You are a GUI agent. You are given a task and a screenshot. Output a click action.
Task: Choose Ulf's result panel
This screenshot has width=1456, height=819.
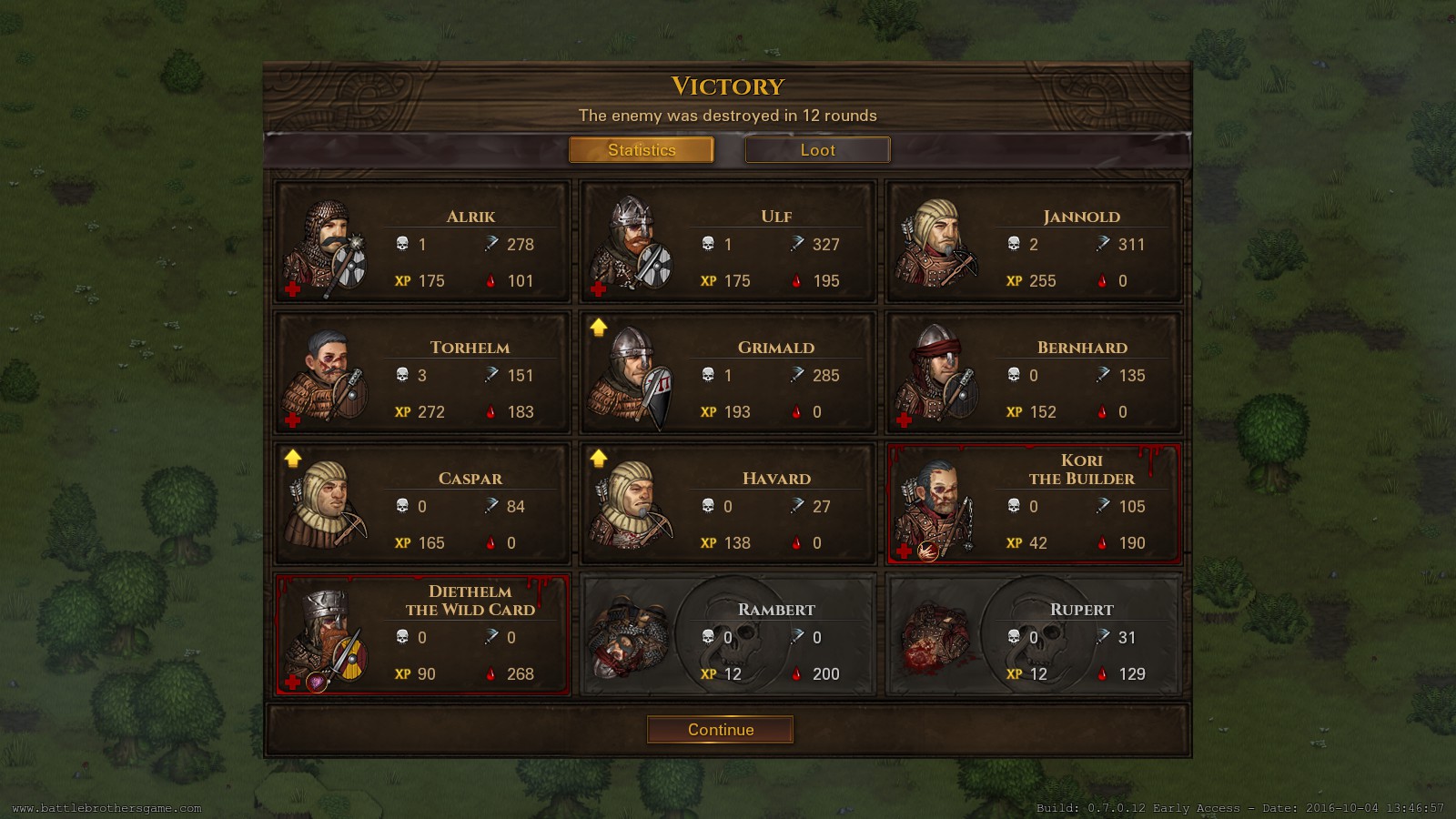[728, 242]
